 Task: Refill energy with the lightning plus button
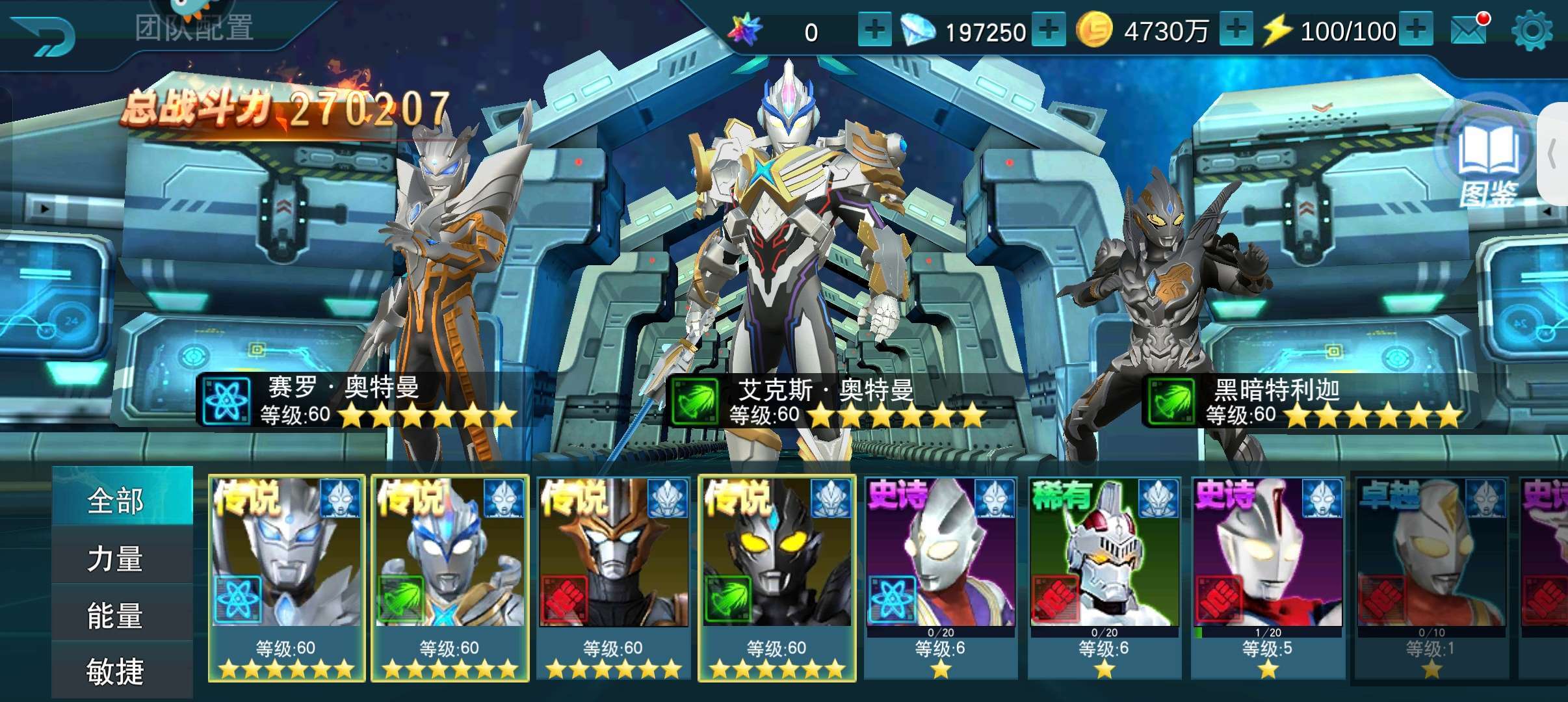(x=1417, y=30)
